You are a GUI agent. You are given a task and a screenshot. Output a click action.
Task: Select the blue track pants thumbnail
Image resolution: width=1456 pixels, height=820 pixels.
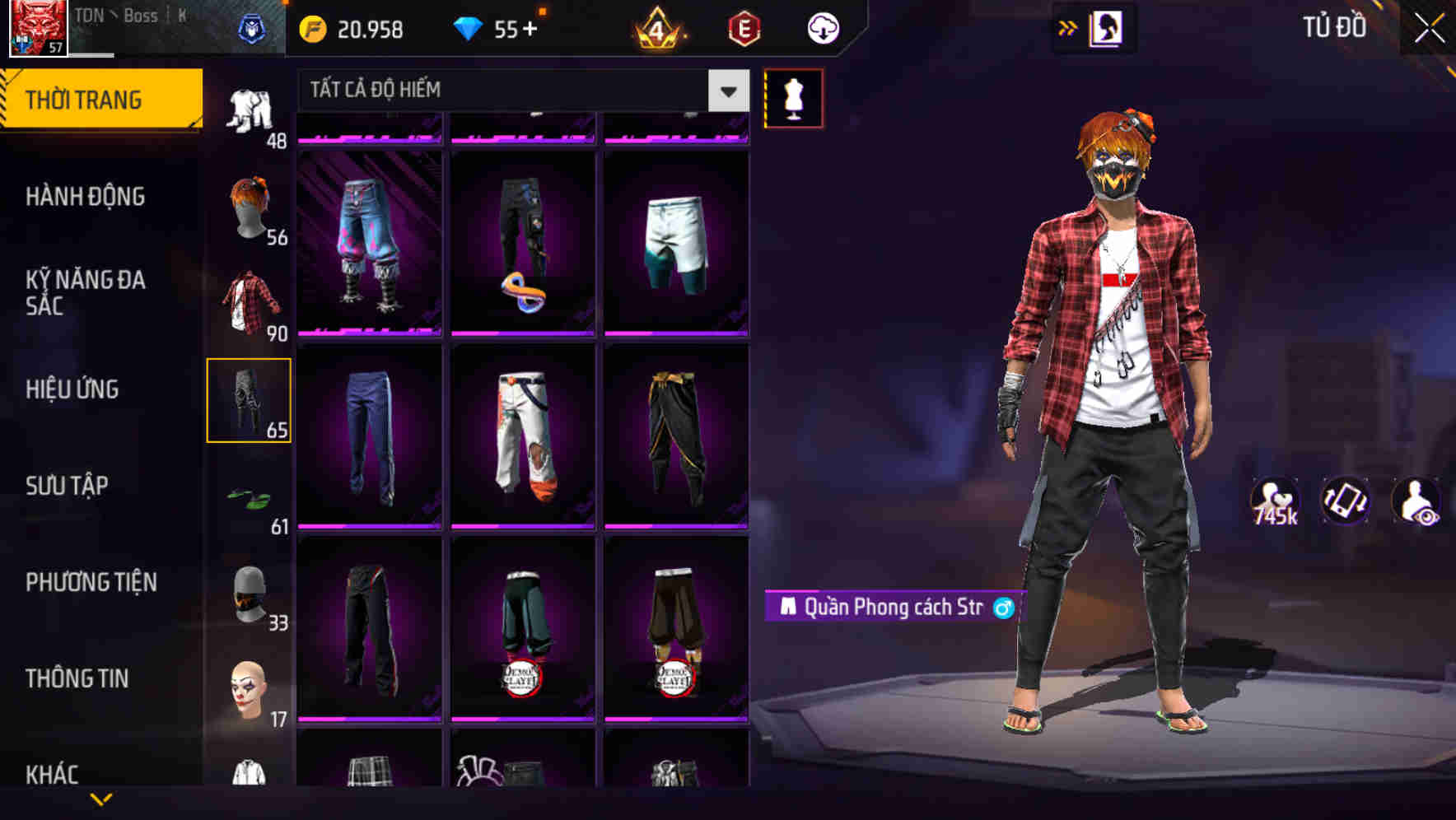pos(368,431)
